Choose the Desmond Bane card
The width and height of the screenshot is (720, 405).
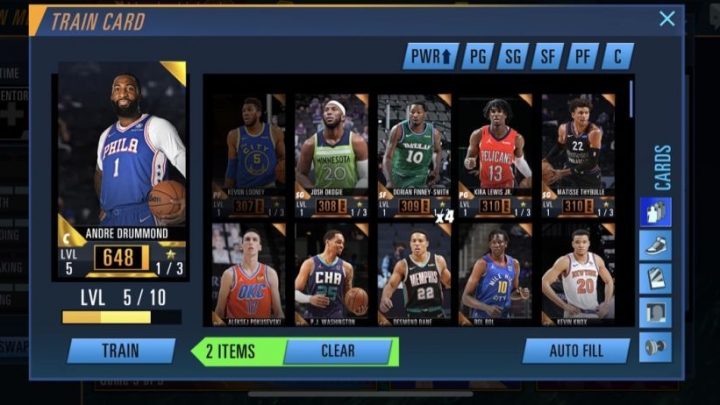coord(414,273)
